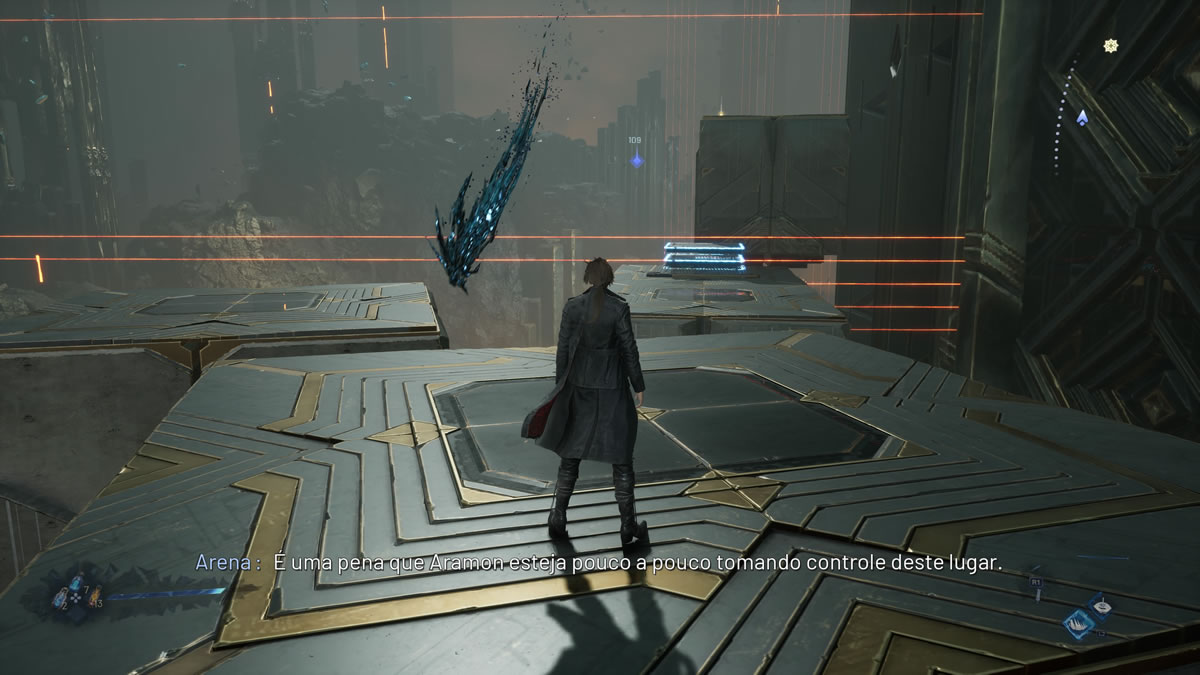
Task: Select the orange potion with count 13
Action: (x=95, y=597)
